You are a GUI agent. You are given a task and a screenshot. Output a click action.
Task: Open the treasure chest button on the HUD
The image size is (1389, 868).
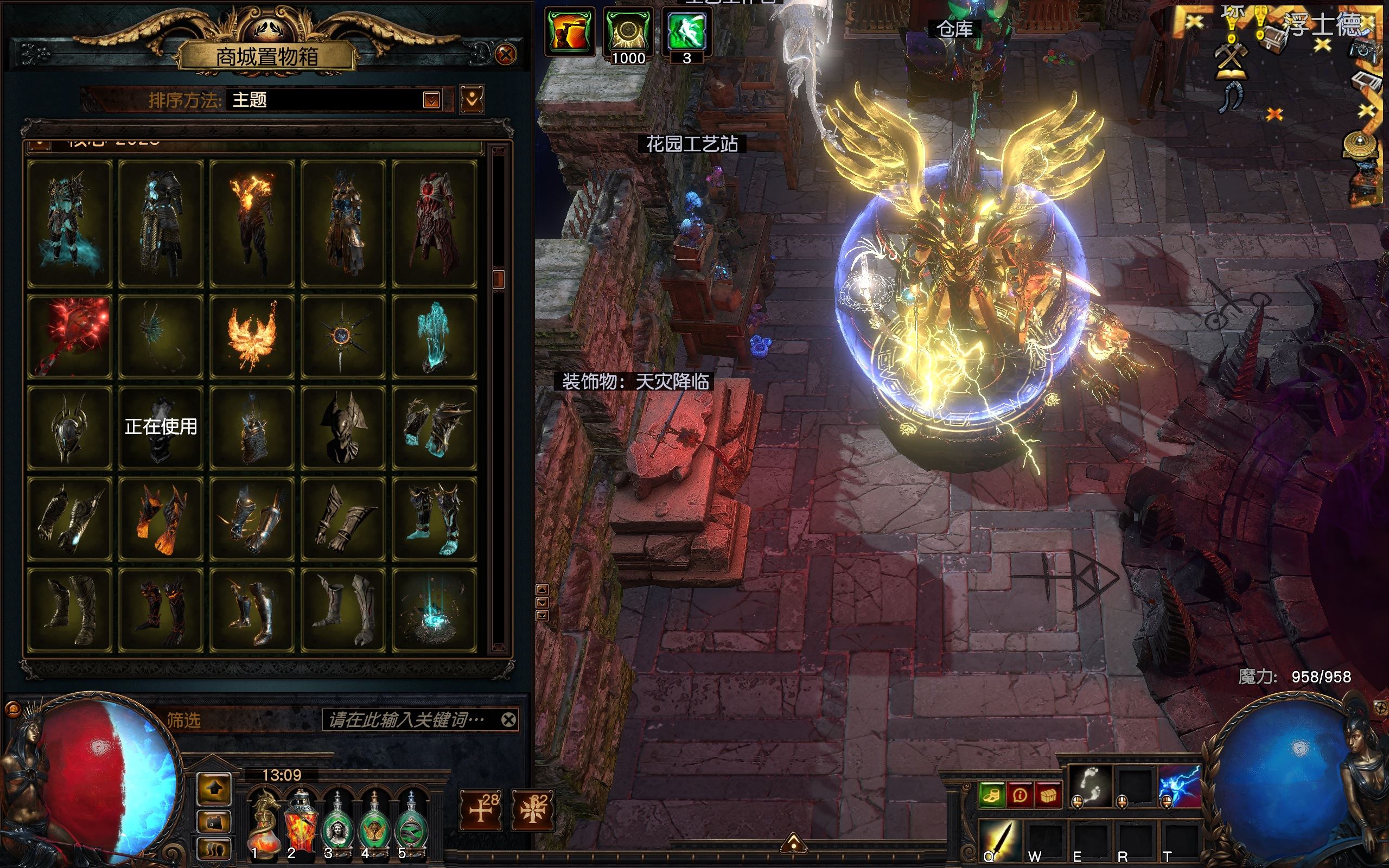point(1048,795)
